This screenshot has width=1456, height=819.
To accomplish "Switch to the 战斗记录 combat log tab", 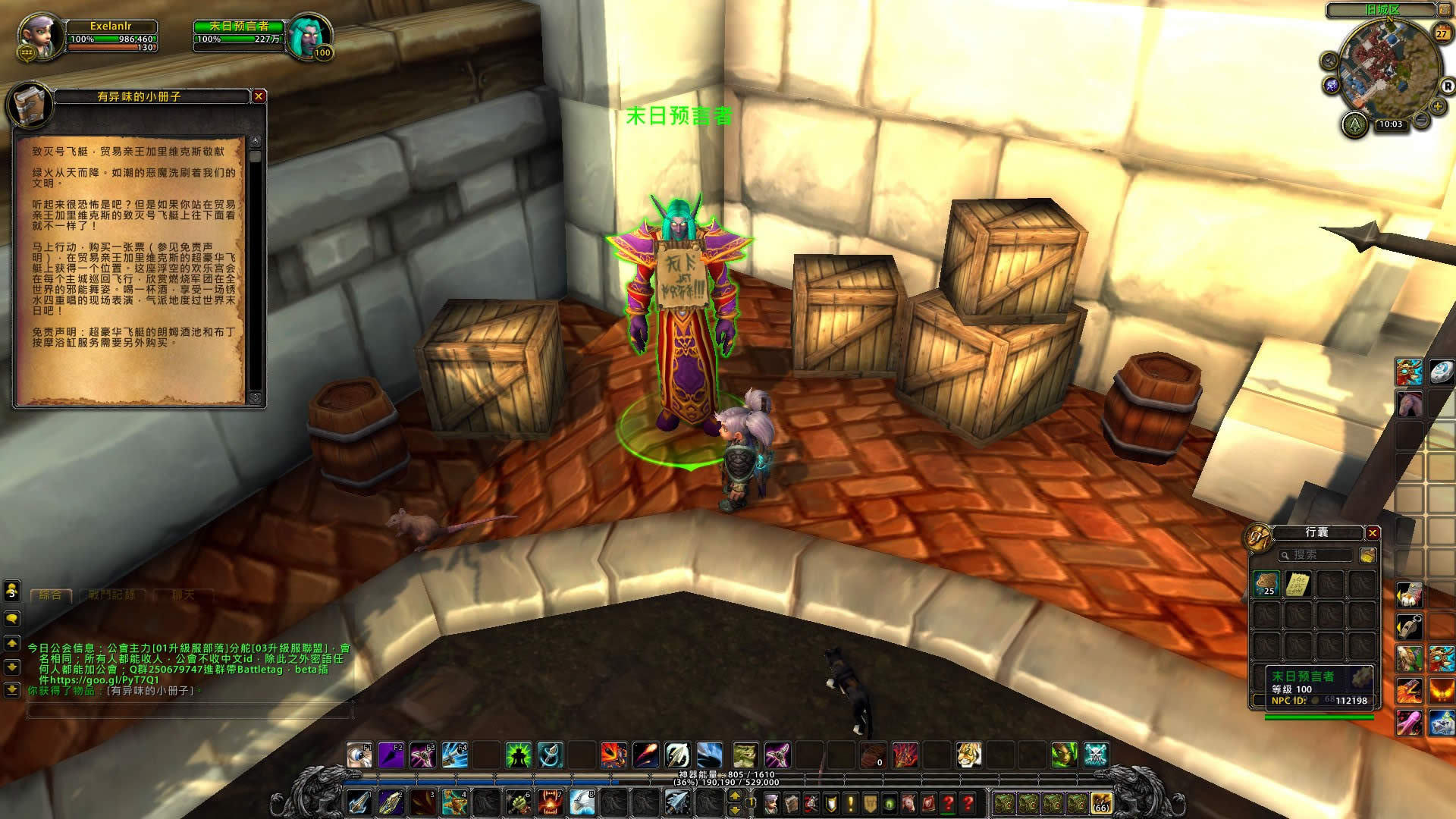I will [x=112, y=595].
